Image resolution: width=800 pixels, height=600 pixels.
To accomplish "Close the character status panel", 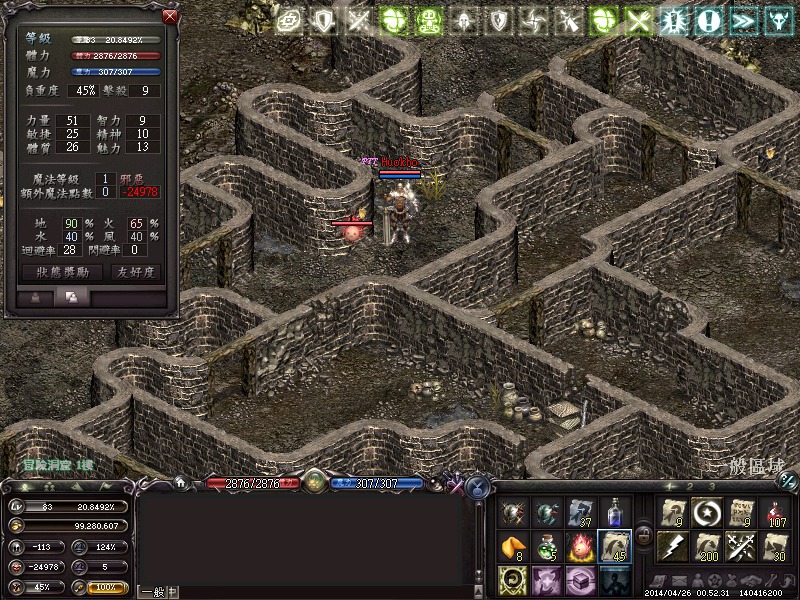I will (170, 17).
